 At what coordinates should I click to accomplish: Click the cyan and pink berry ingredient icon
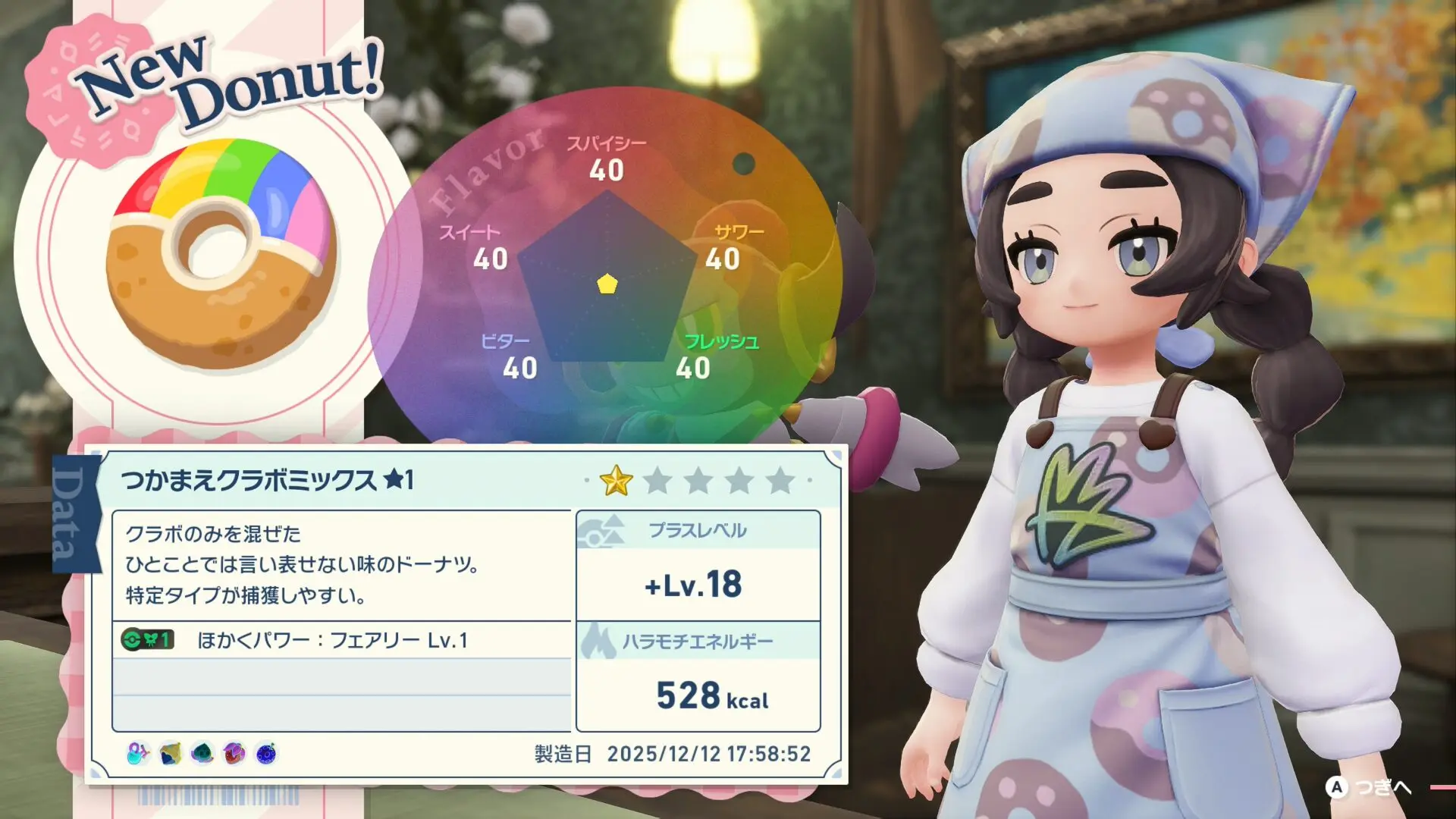pos(138,753)
